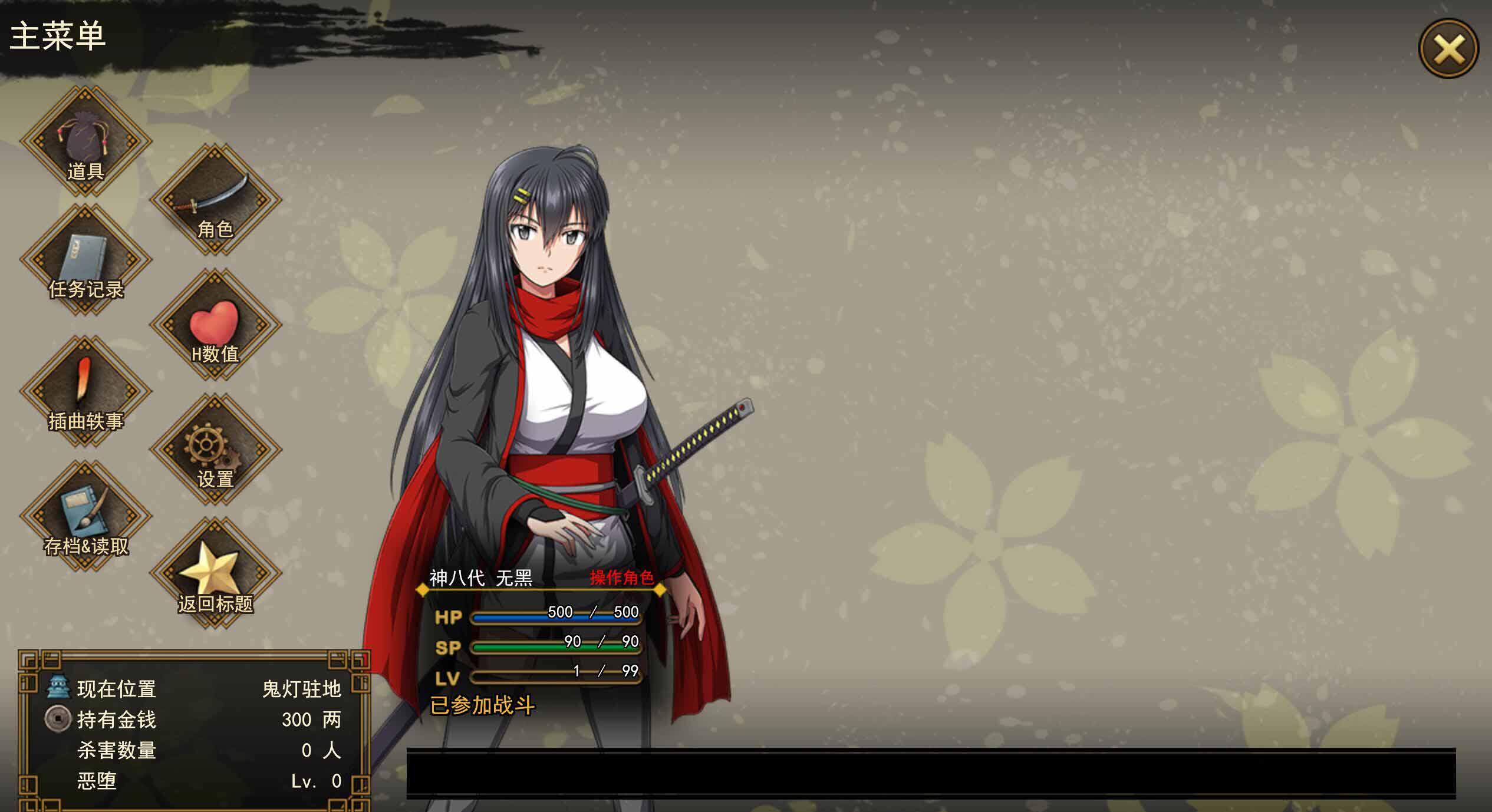Click 返回标题 to return to title

(x=215, y=575)
